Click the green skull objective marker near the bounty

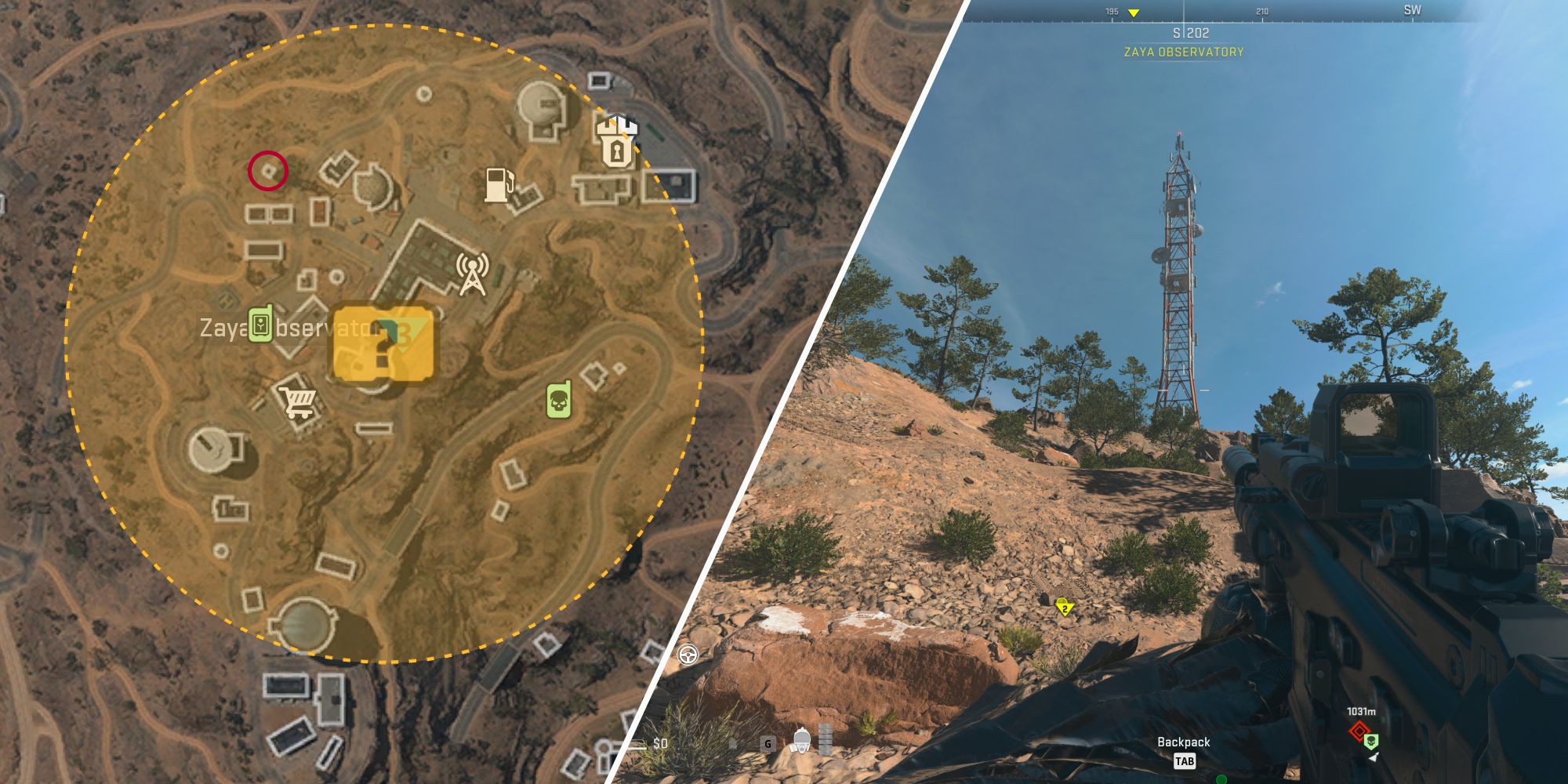(x=1371, y=742)
